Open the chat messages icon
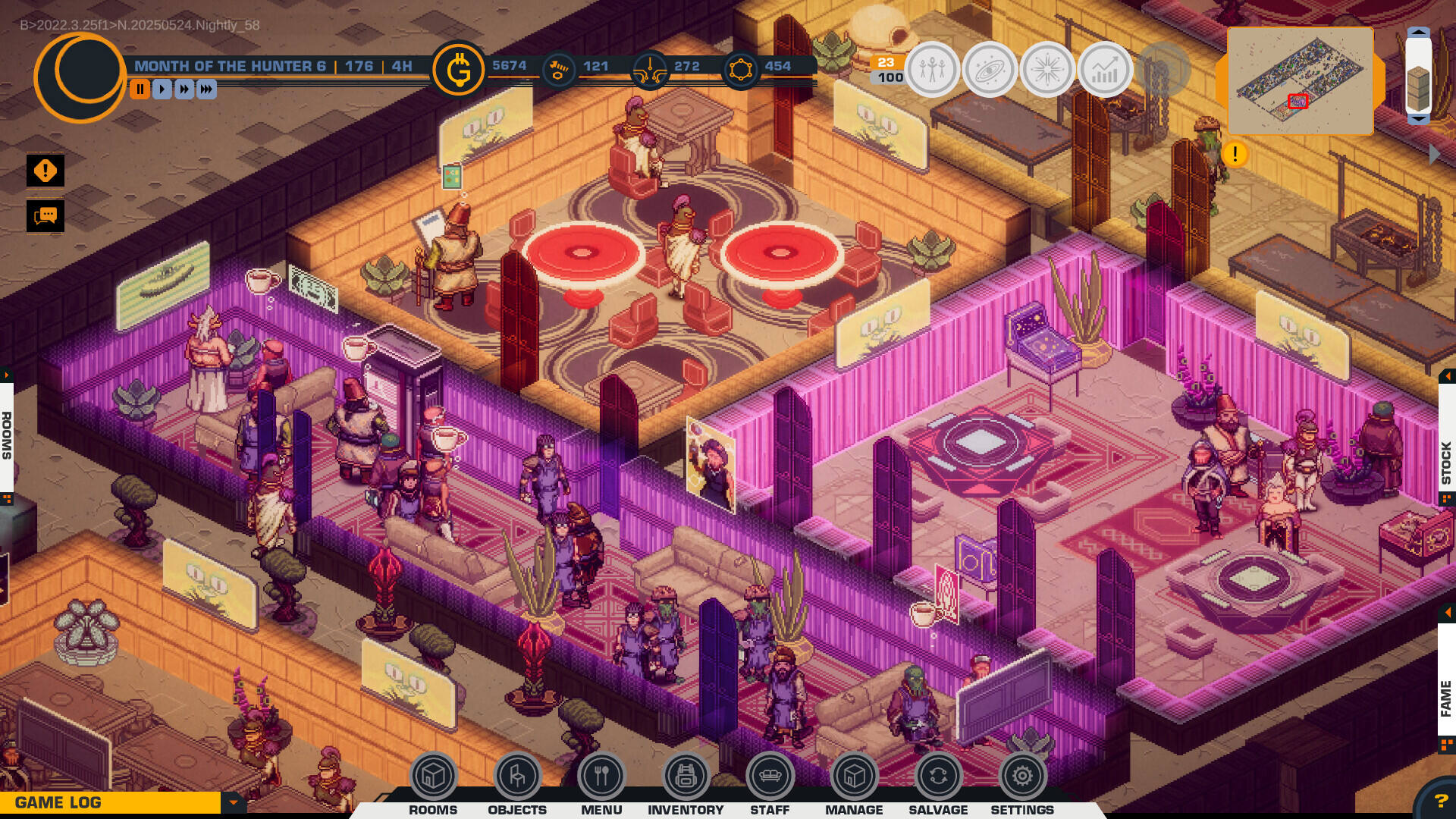The image size is (1456, 819). (44, 217)
